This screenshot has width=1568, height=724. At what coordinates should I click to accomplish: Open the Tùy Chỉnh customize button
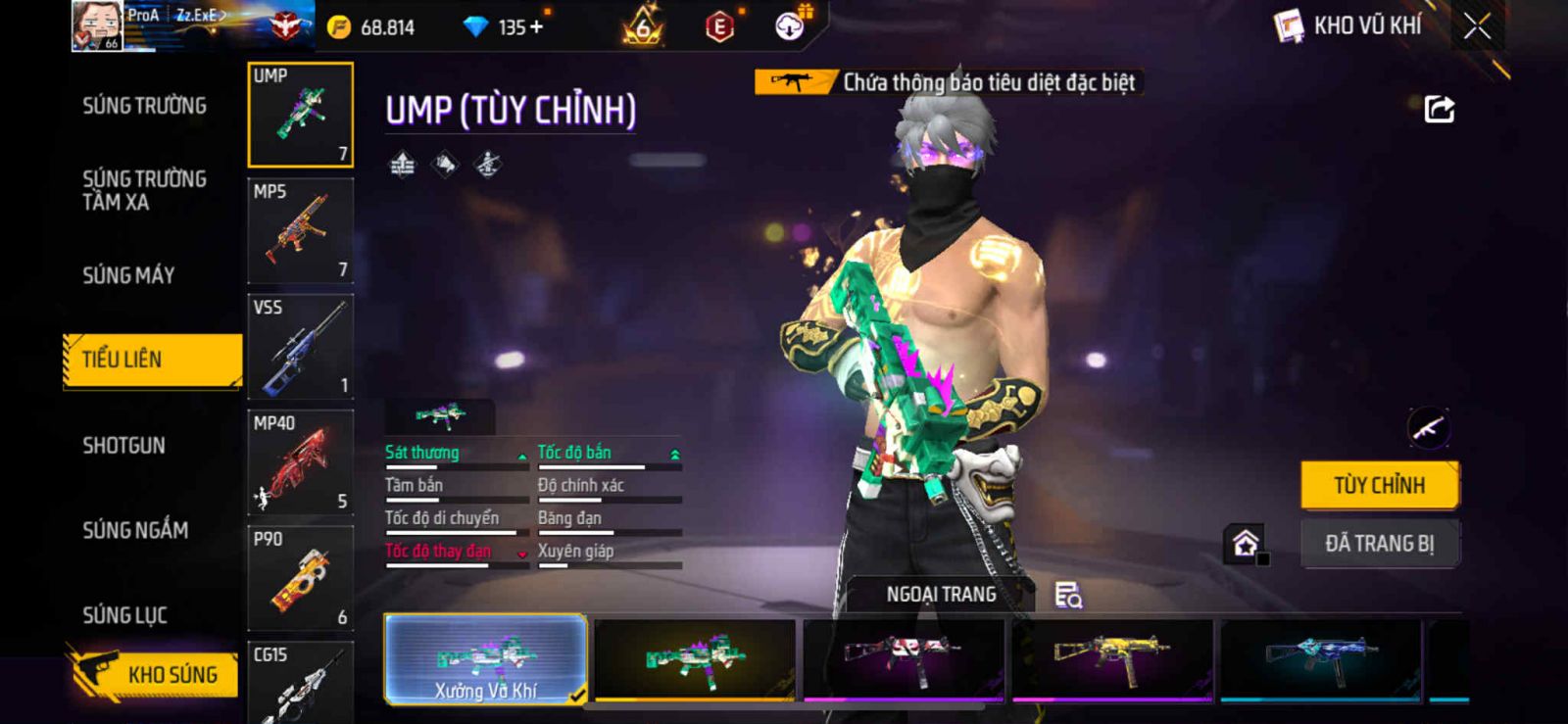1379,485
